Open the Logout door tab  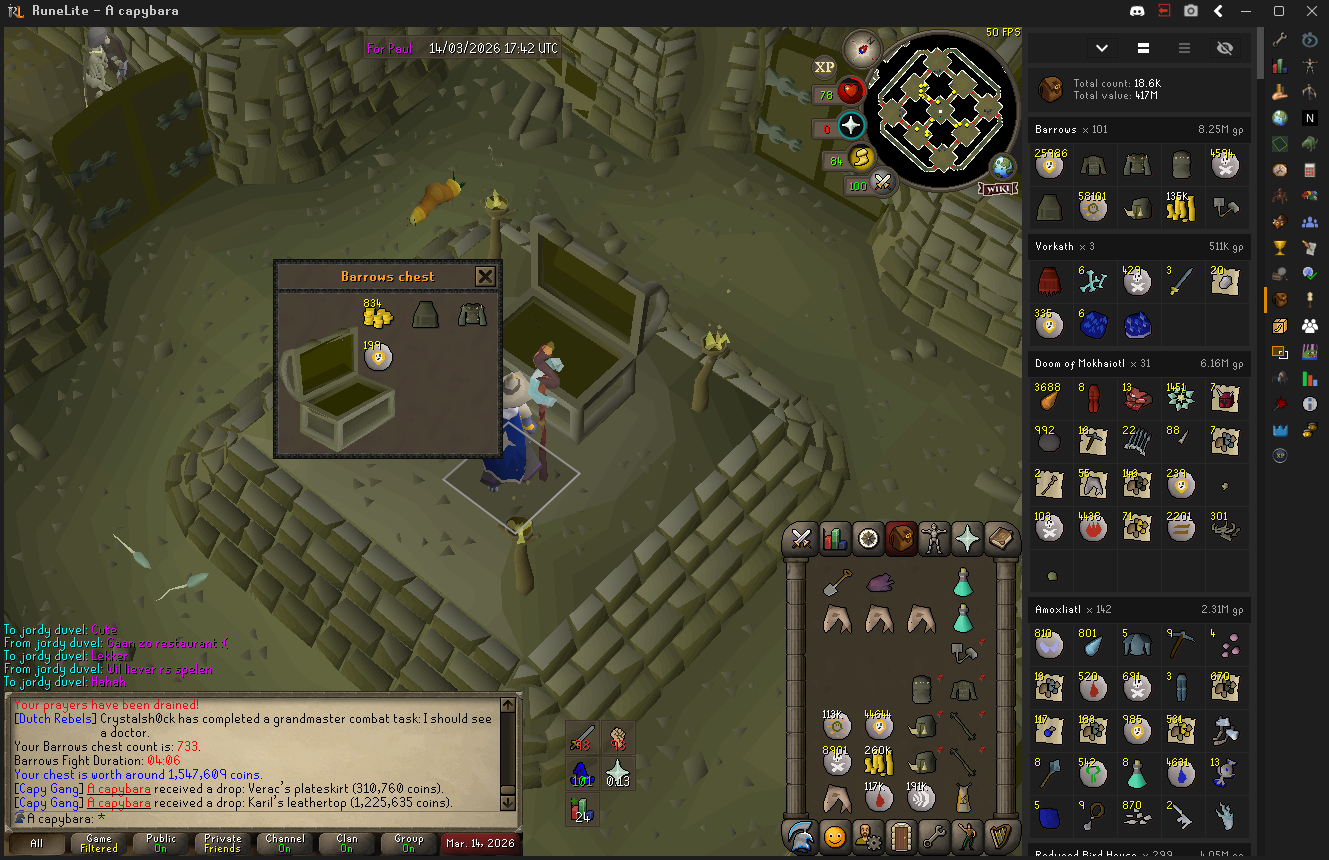click(901, 835)
